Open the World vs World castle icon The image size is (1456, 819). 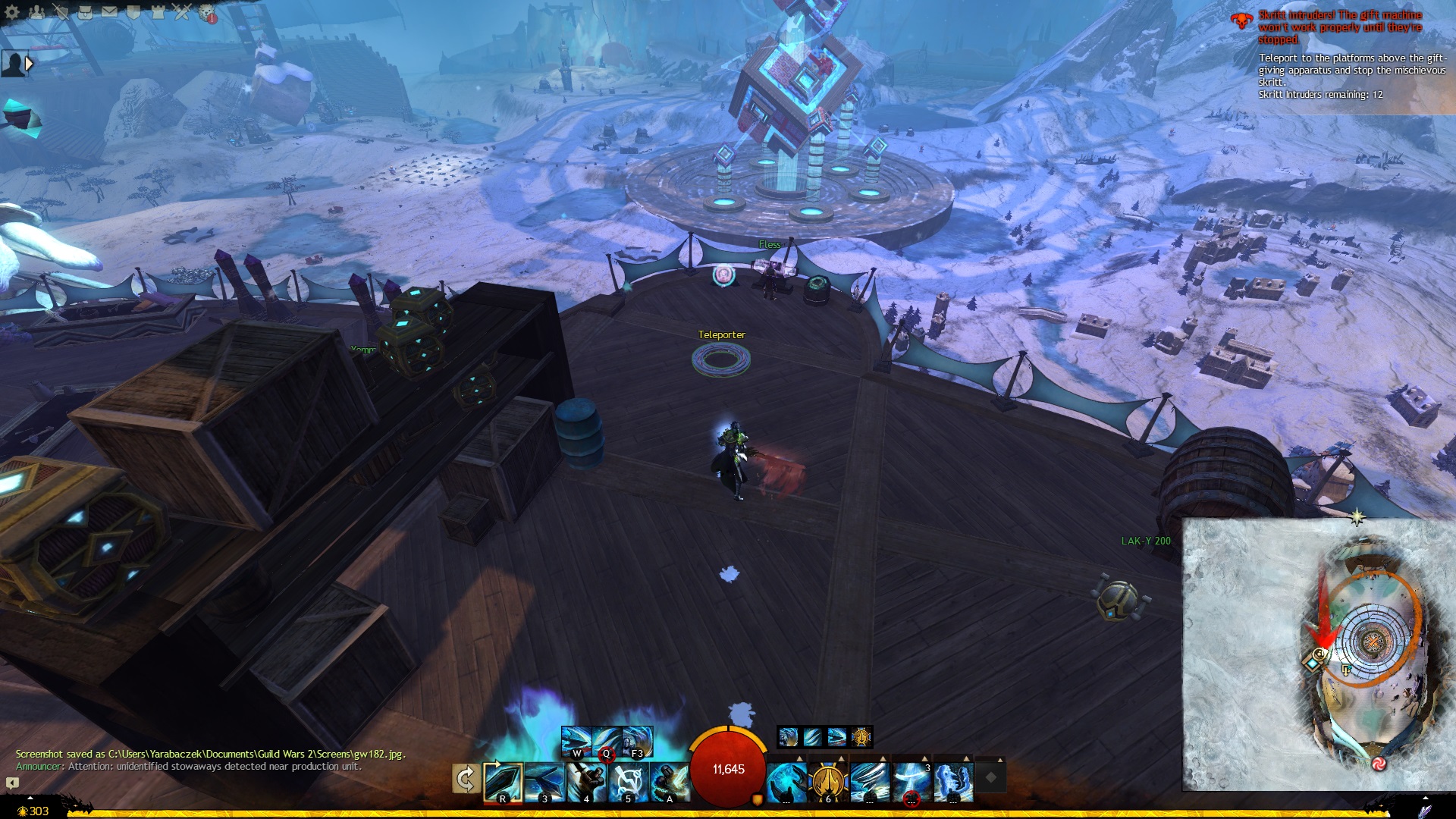(x=158, y=12)
